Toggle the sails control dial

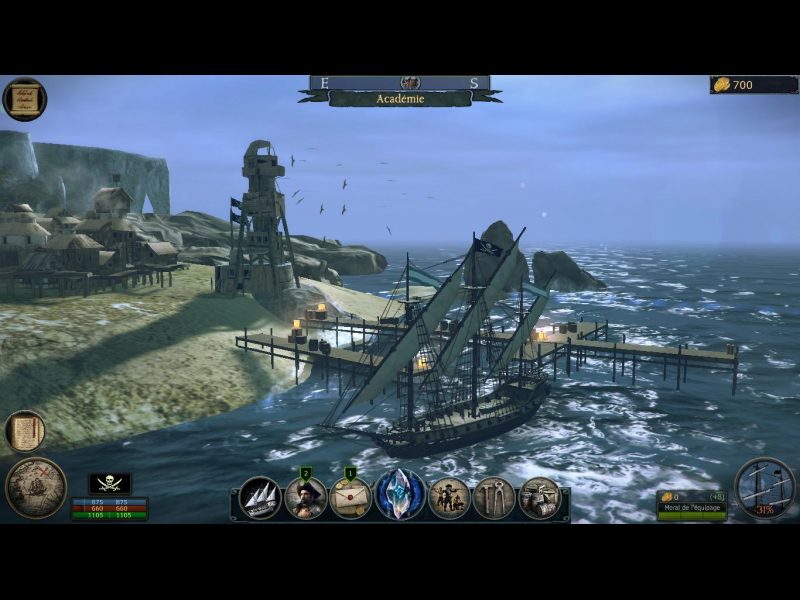coord(764,488)
